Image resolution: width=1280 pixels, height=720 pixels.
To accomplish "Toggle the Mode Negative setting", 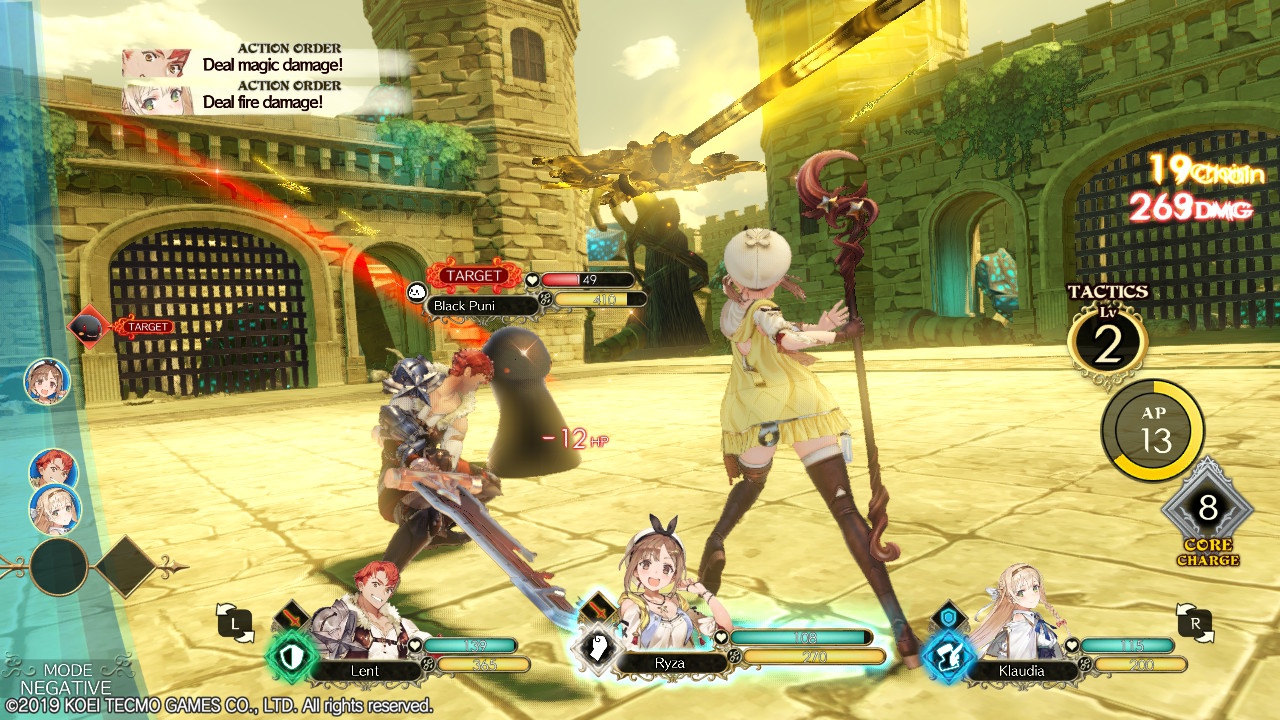I will tap(67, 679).
